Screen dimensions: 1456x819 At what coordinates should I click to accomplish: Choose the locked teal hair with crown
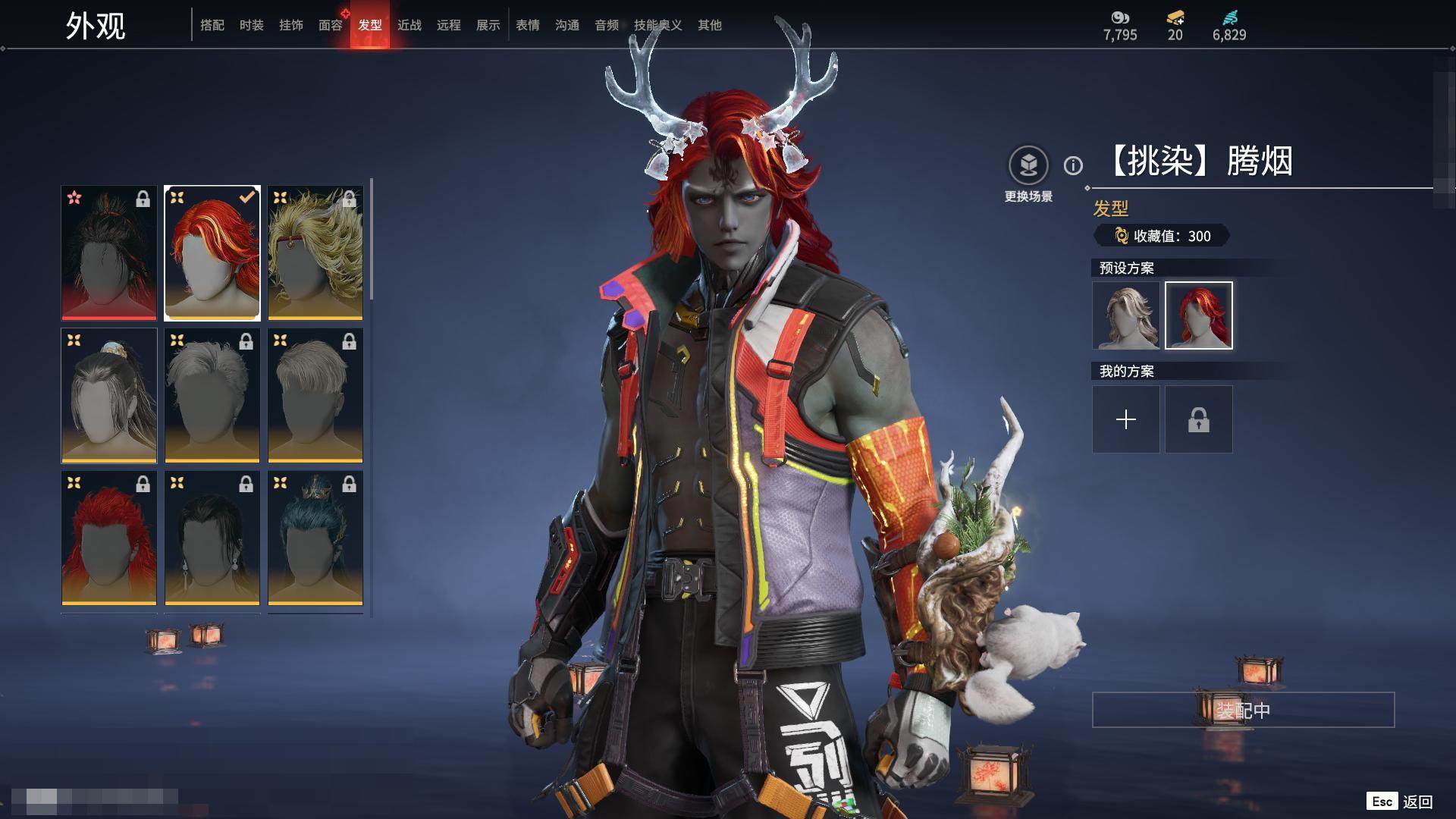(315, 538)
